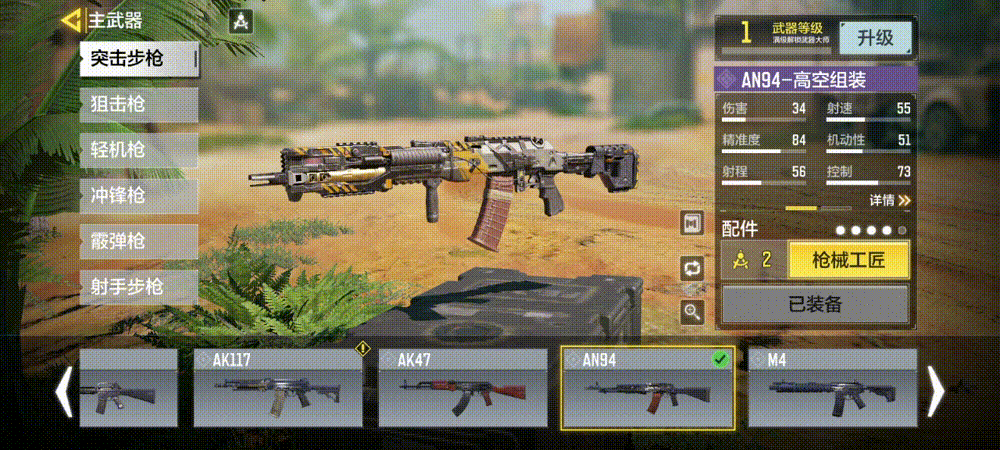Select the AN94 weapon card
Image resolution: width=1000 pixels, height=450 pixels.
tap(648, 387)
